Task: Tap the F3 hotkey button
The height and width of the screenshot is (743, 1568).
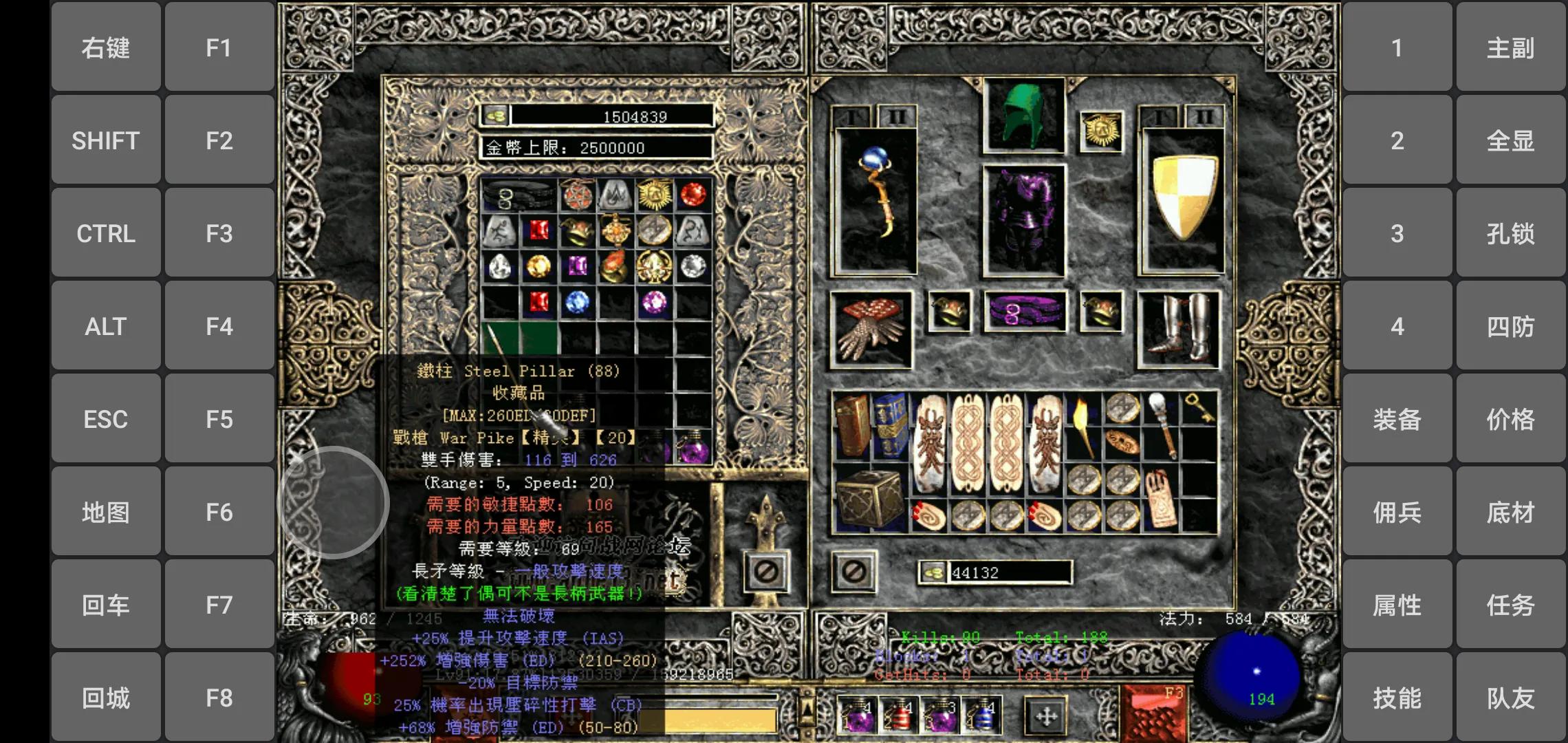Action: coord(219,234)
